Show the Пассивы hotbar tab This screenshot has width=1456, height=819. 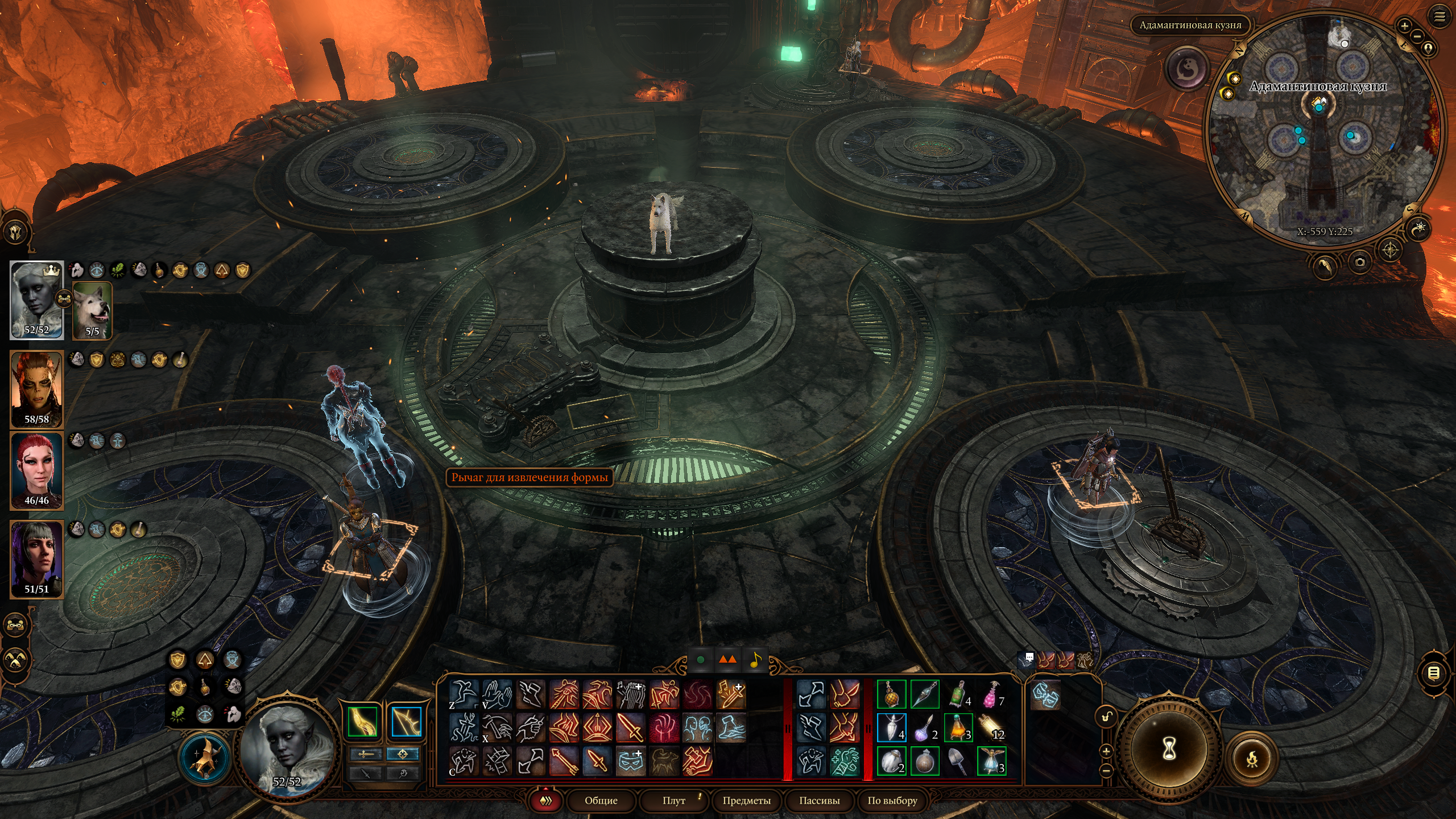click(x=819, y=801)
